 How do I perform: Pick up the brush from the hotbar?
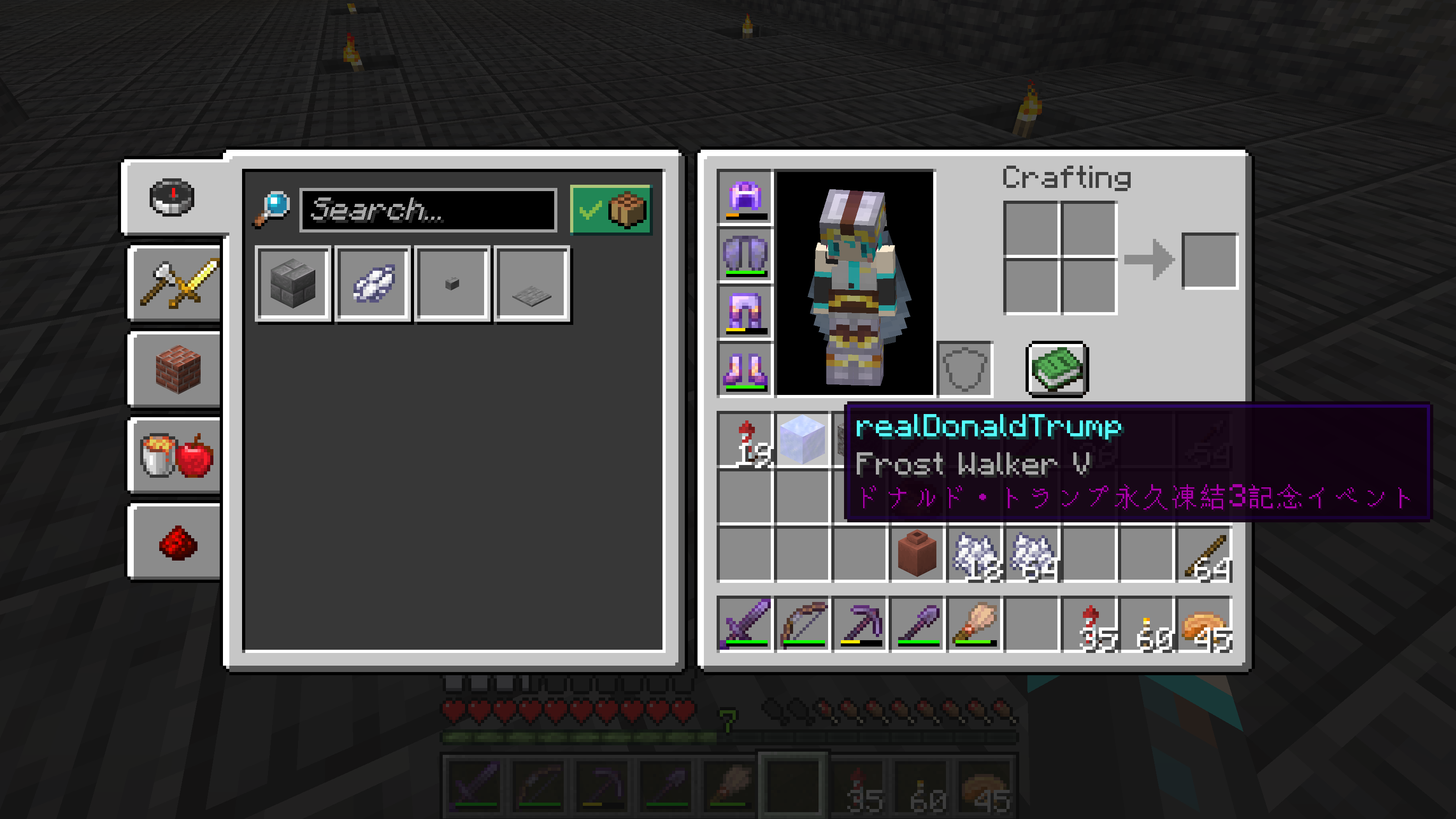[975, 624]
